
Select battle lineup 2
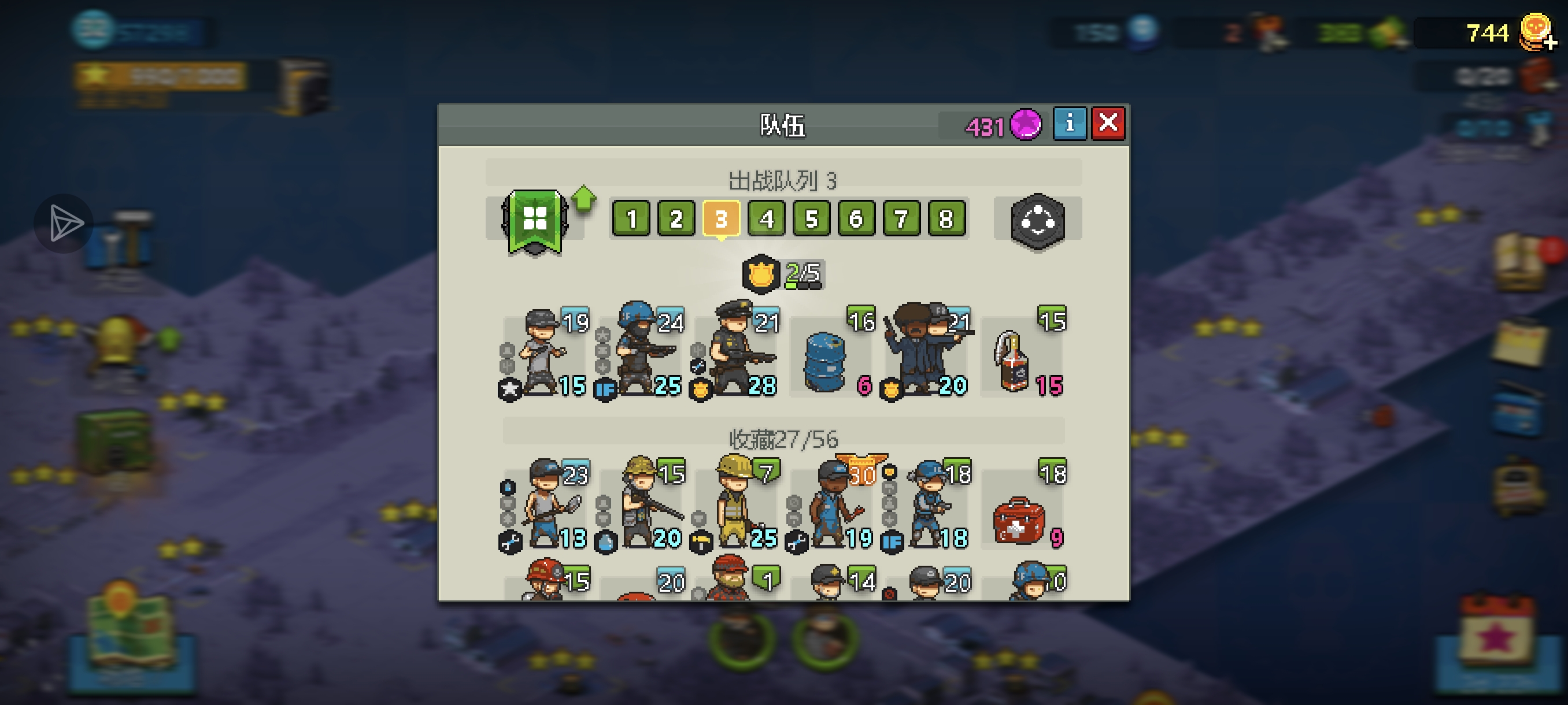click(x=676, y=218)
